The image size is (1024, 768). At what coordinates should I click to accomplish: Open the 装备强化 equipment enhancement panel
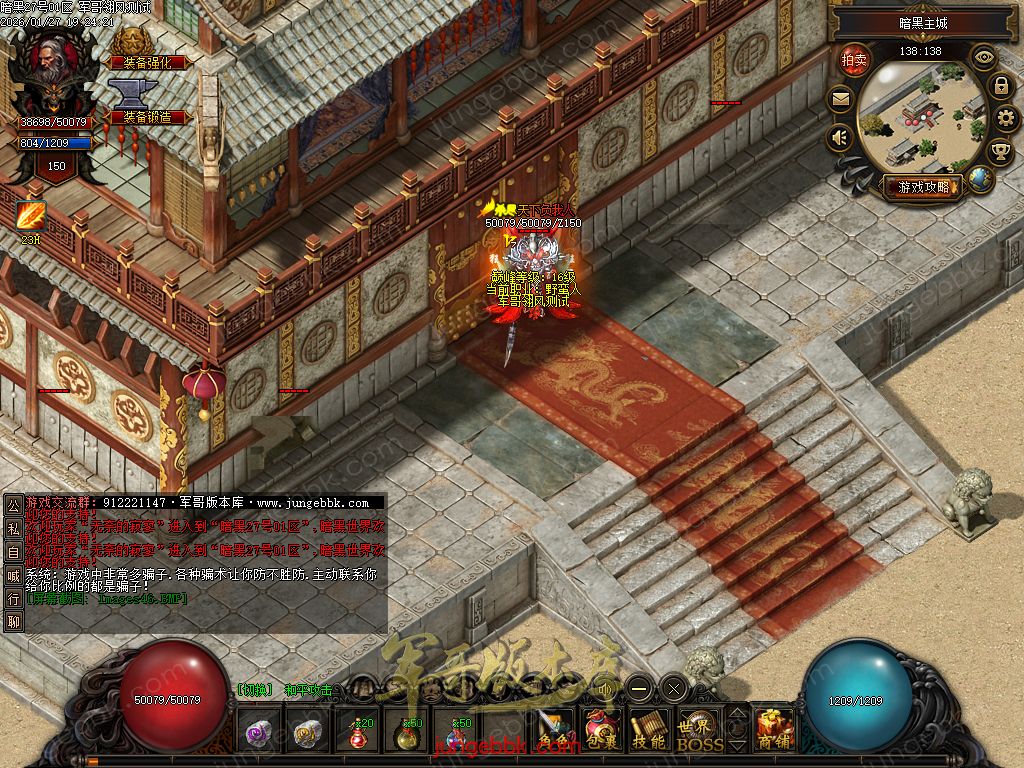click(148, 61)
